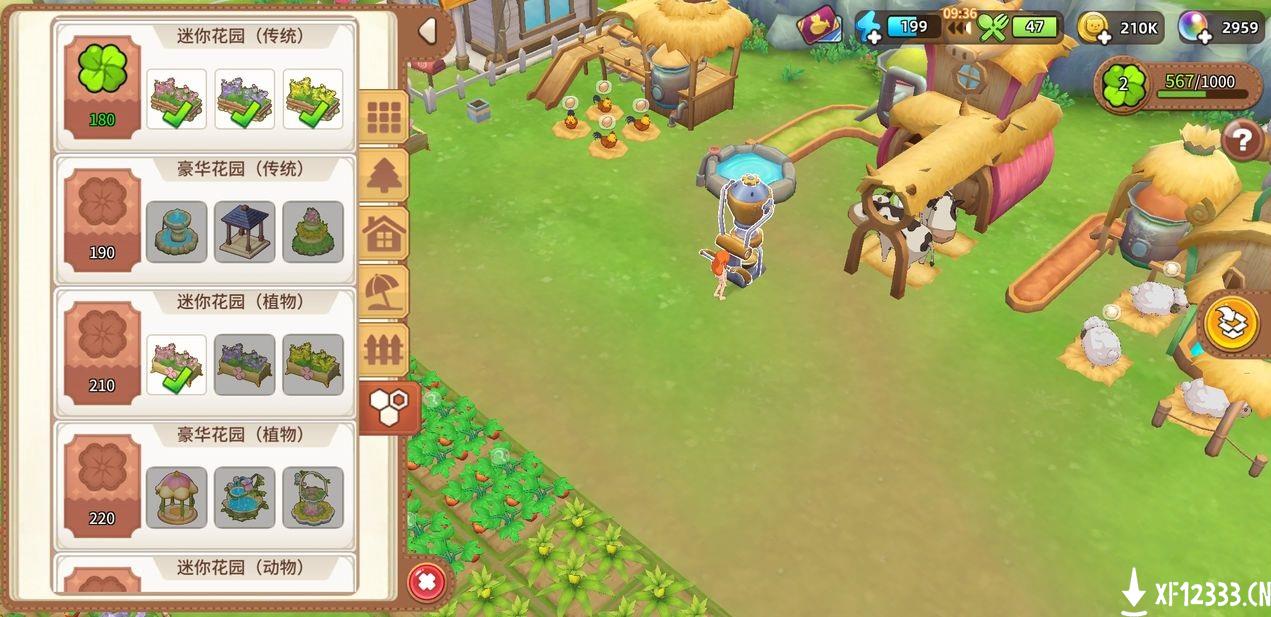Open the storage box button

point(1231,324)
